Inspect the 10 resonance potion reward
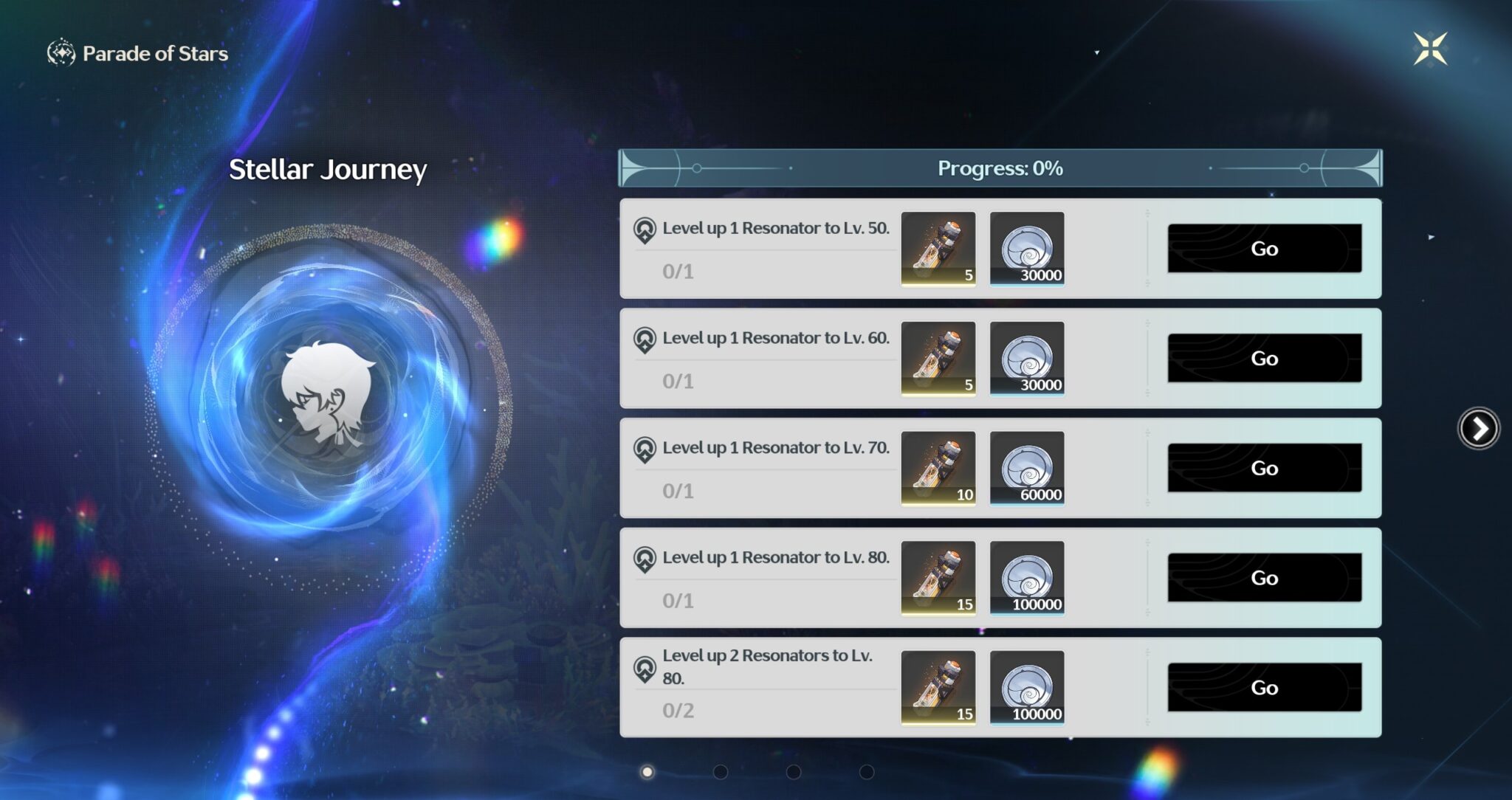Viewport: 1512px width, 800px height. pos(938,468)
